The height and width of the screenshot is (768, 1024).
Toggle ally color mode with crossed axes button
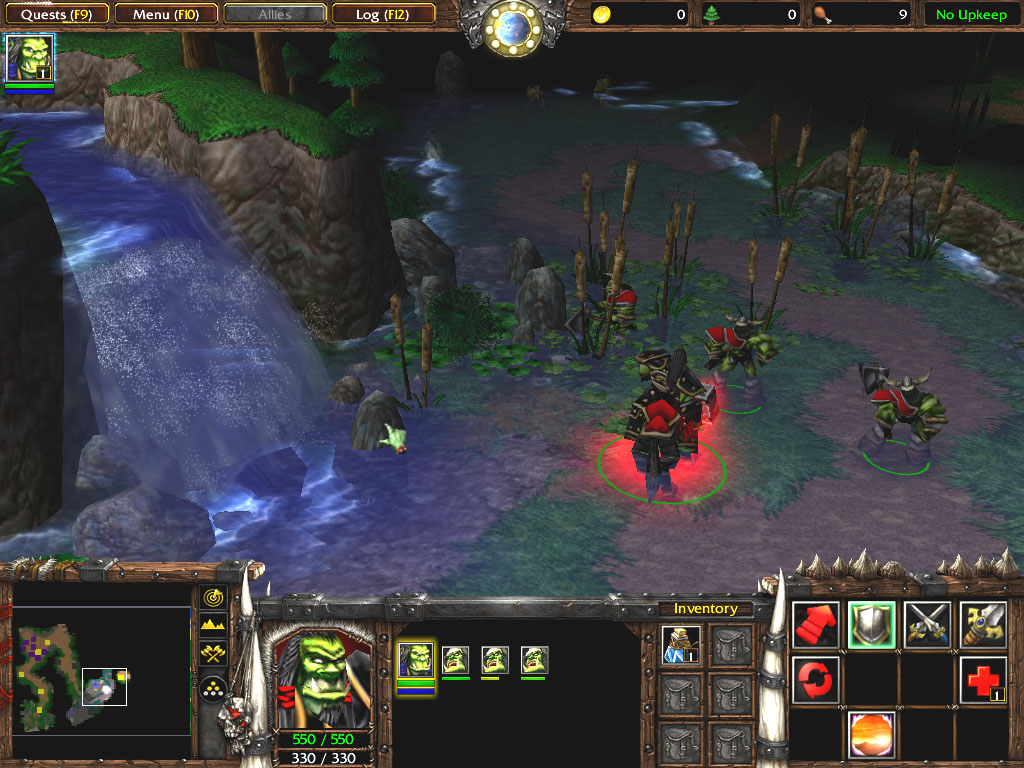(x=212, y=653)
